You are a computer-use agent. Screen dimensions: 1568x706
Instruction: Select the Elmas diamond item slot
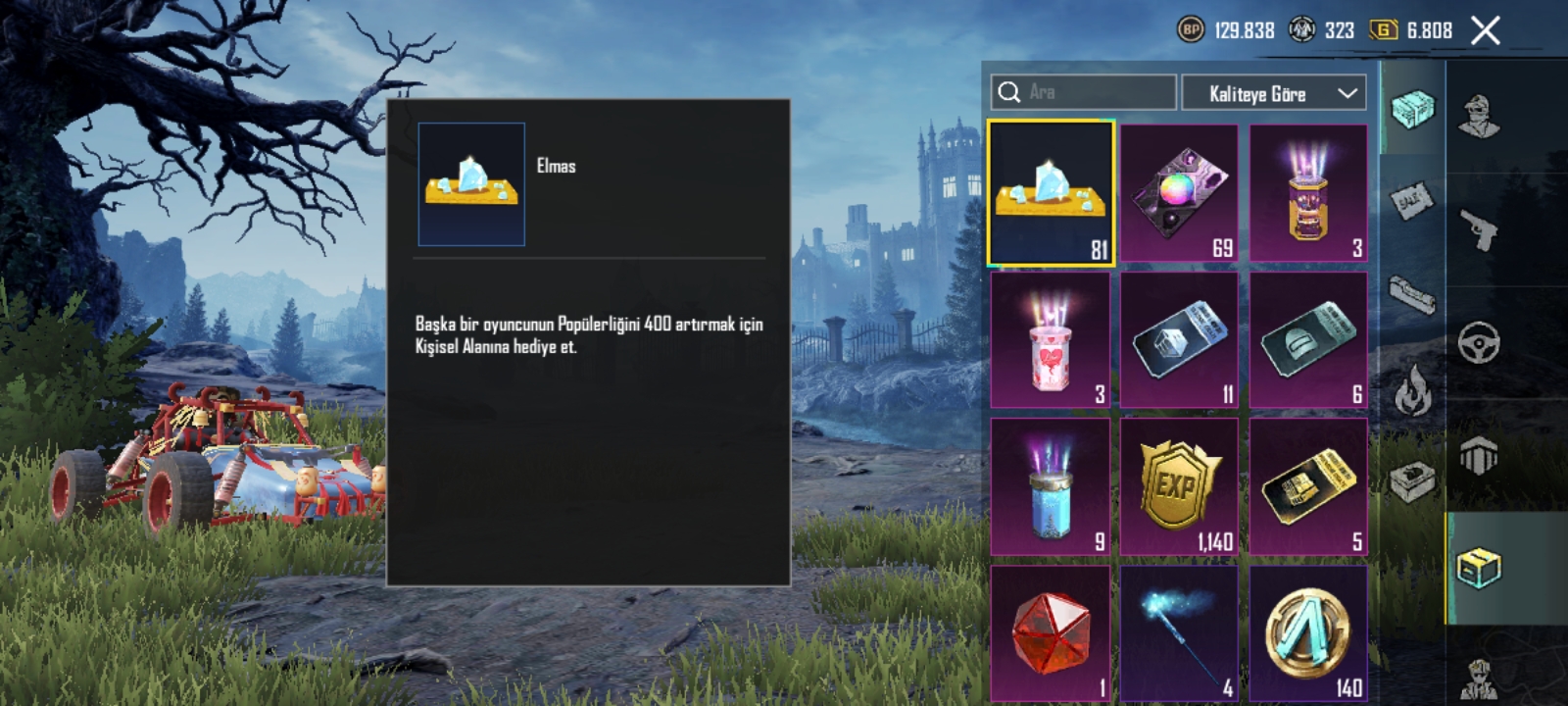(1051, 193)
